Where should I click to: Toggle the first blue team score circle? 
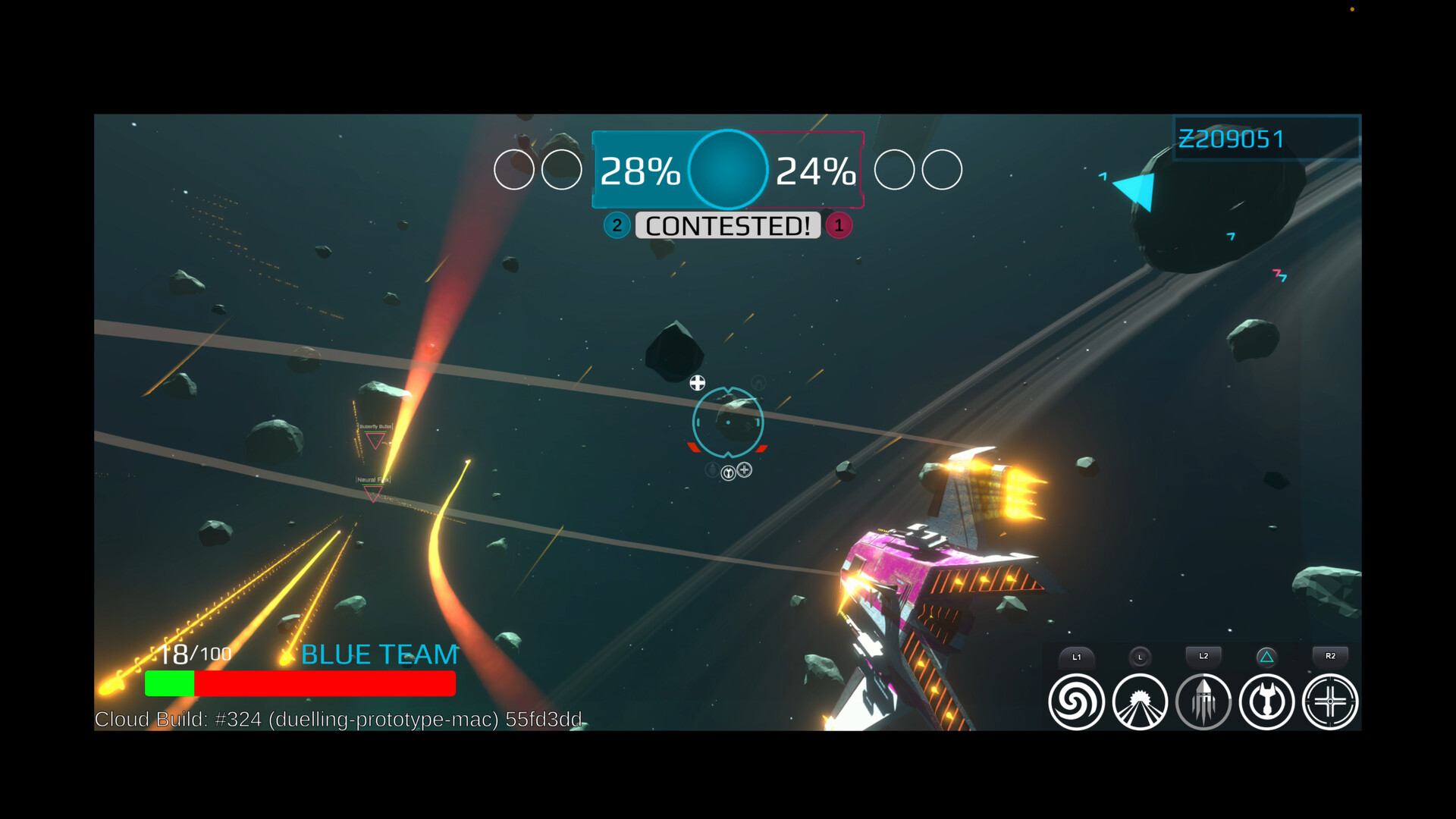point(515,170)
